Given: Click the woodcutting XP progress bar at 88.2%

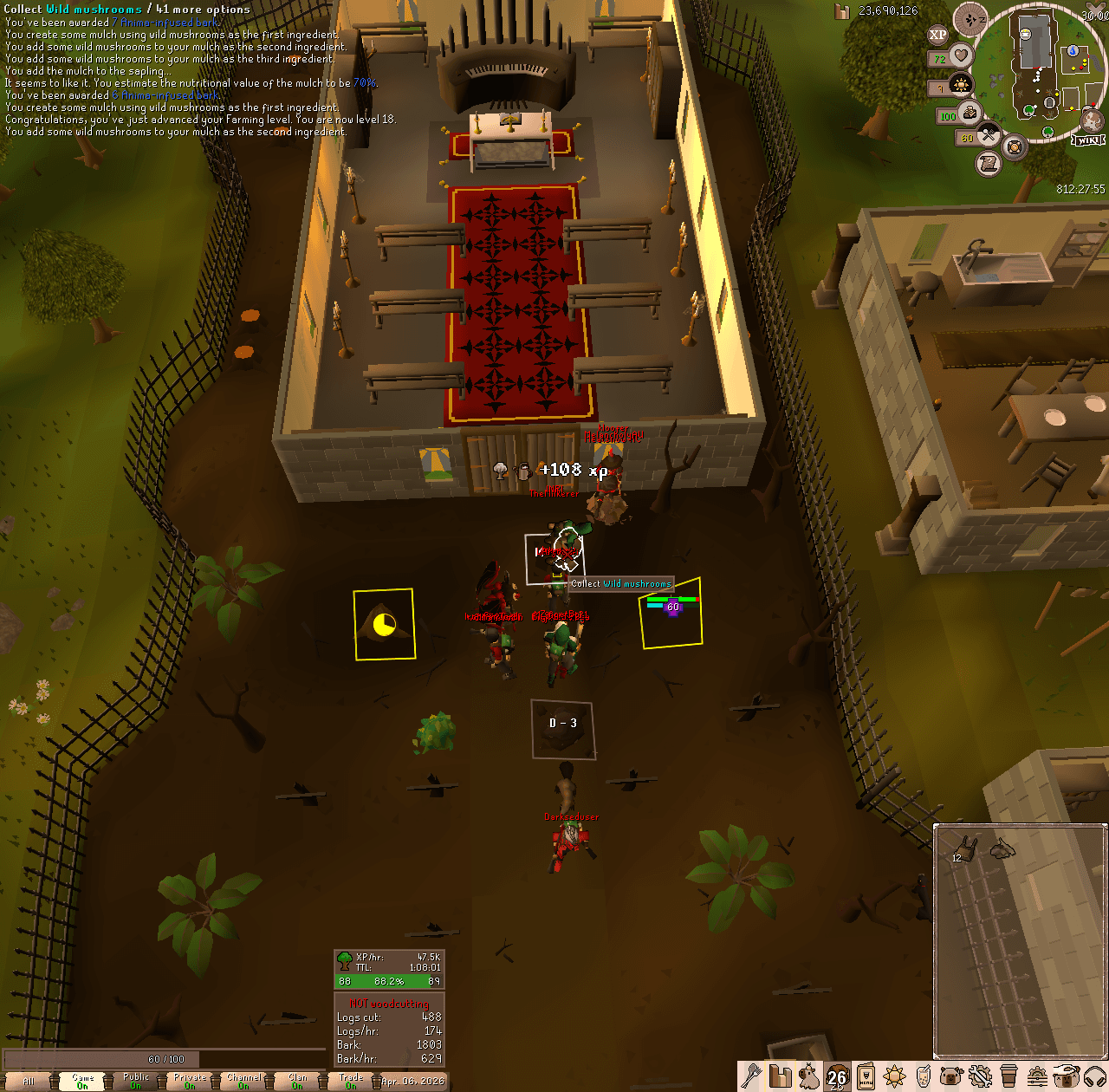Looking at the screenshot, I should point(390,981).
